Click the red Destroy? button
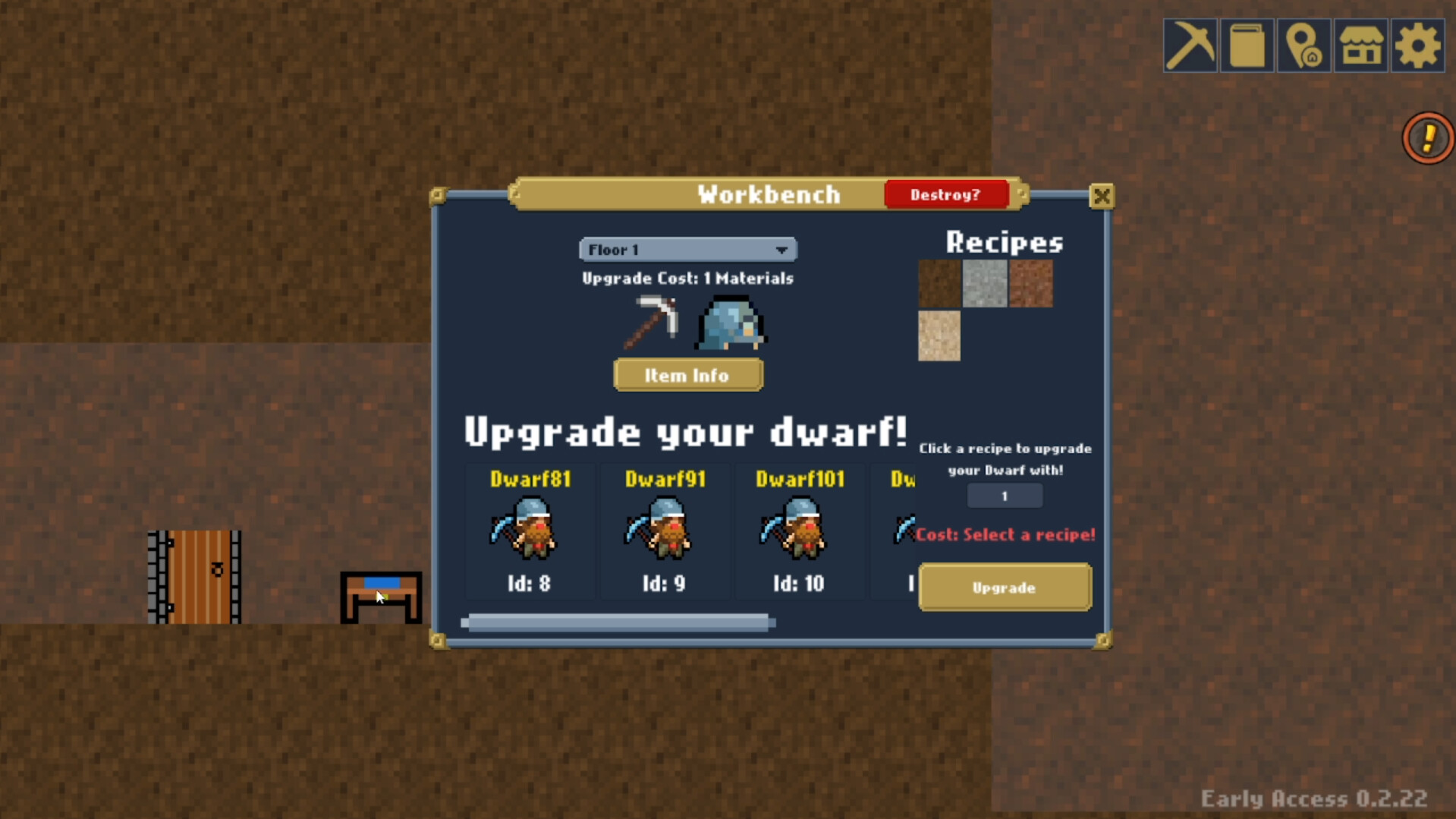Screen dimensions: 1456x819 [946, 194]
